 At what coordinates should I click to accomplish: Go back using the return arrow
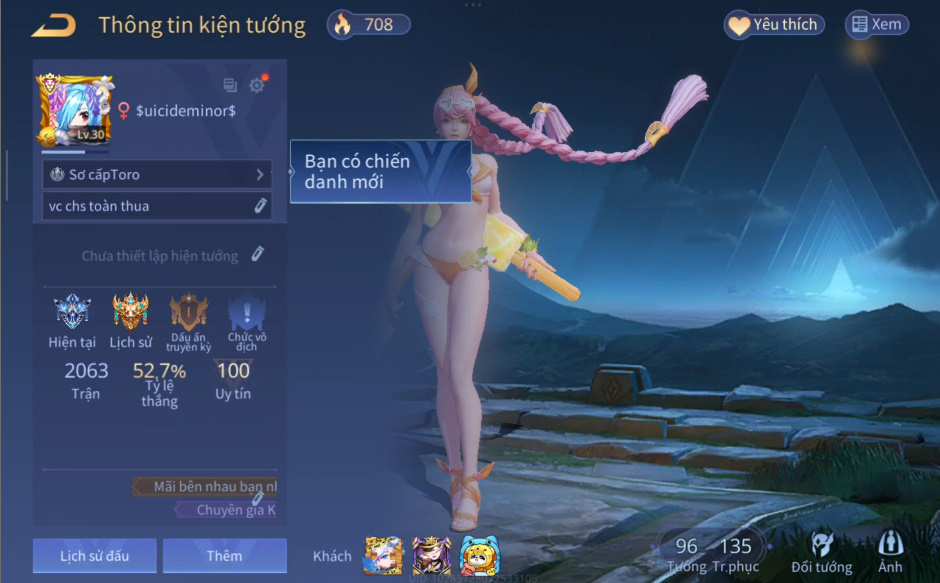coord(54,25)
